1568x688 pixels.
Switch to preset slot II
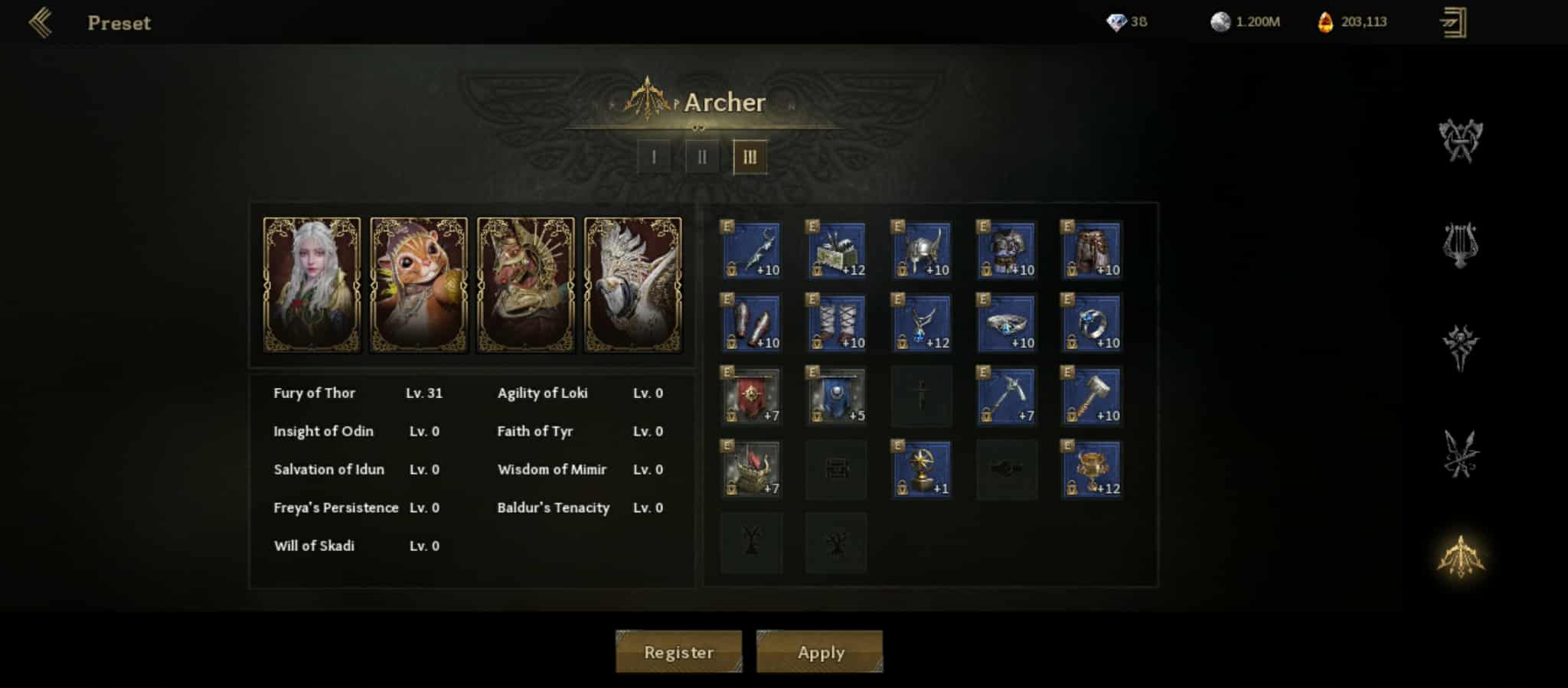click(702, 158)
